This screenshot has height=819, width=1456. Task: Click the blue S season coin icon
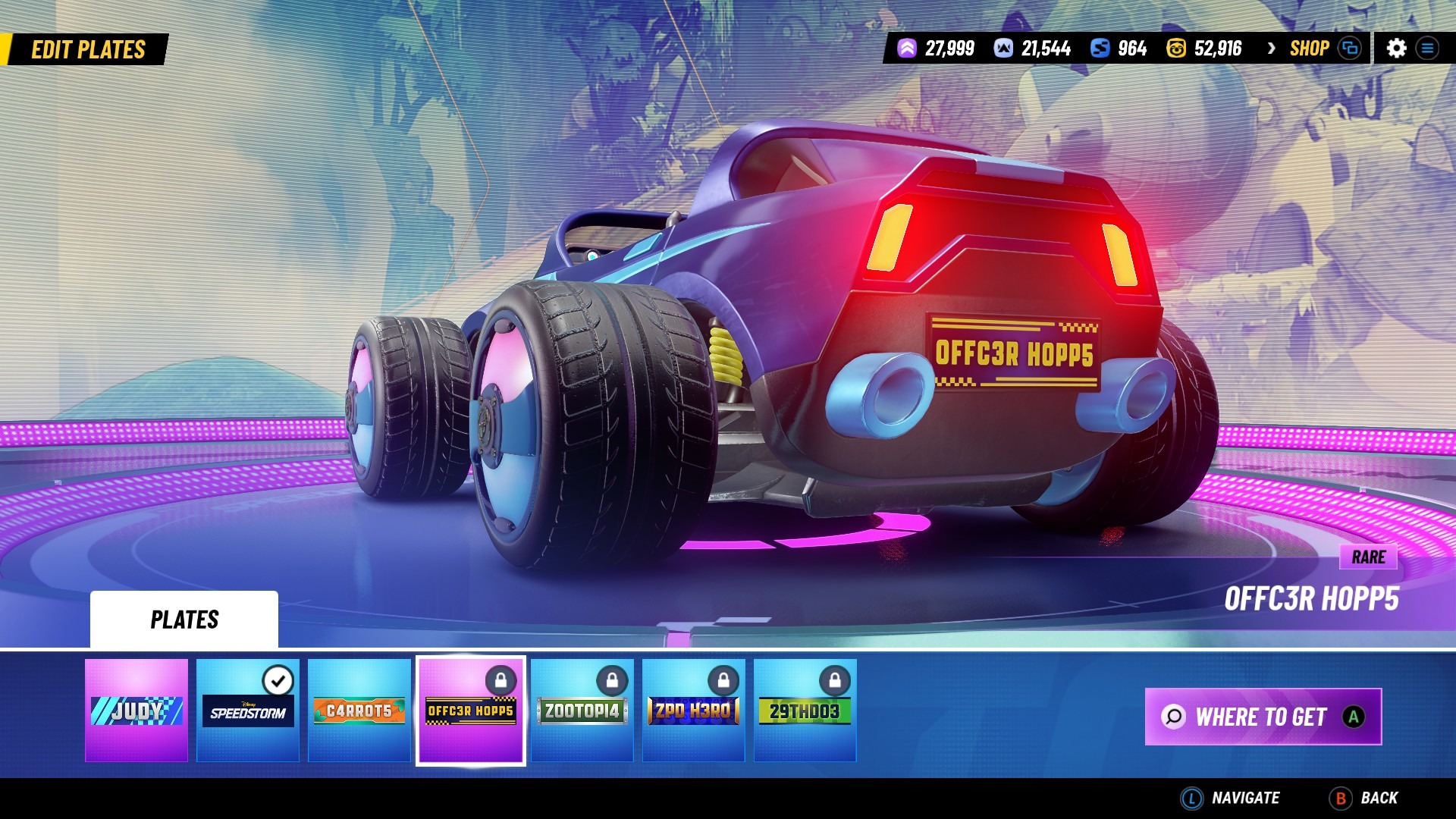tap(1100, 49)
